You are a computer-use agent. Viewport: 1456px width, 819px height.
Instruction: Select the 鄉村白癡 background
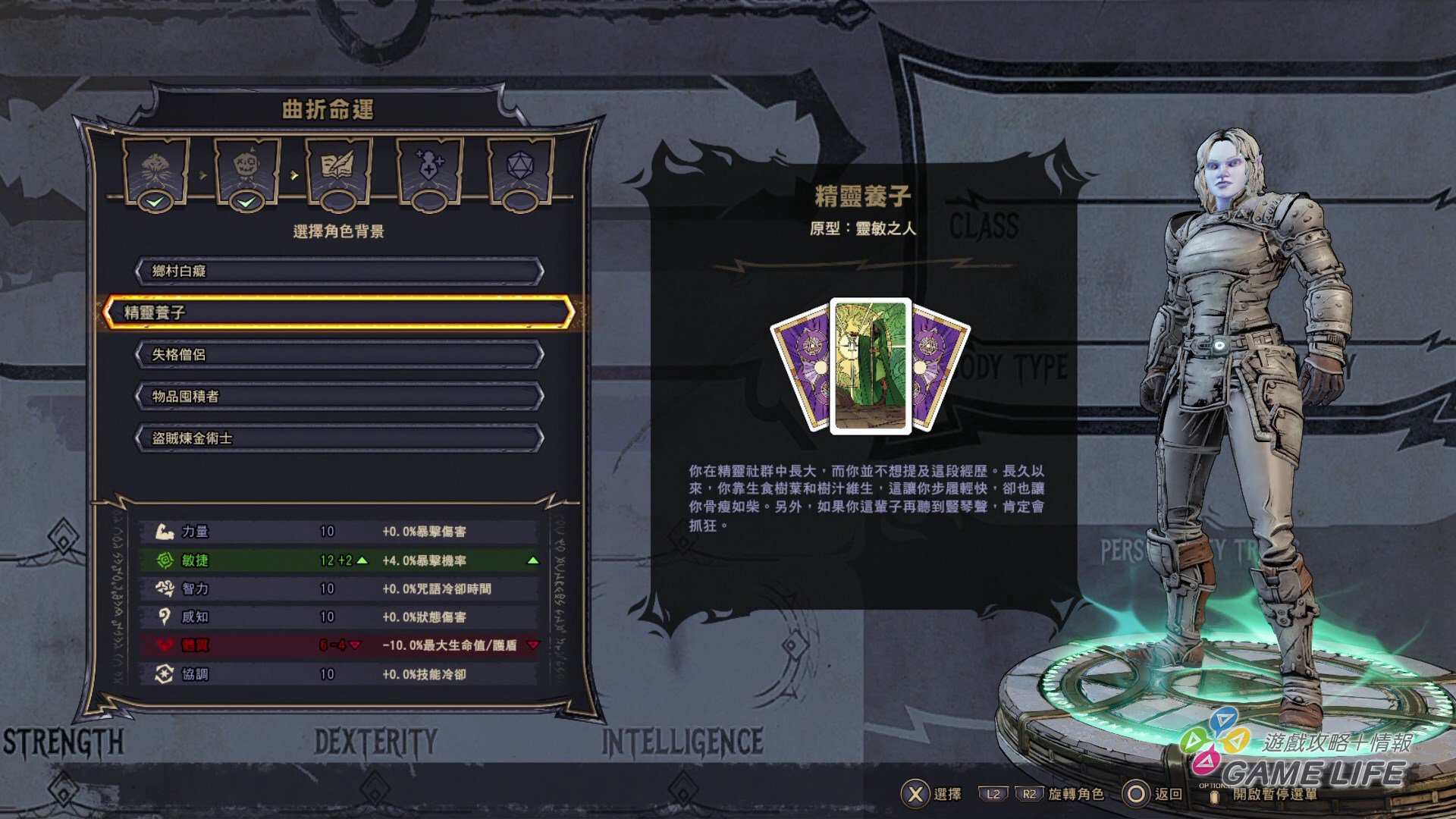(339, 271)
